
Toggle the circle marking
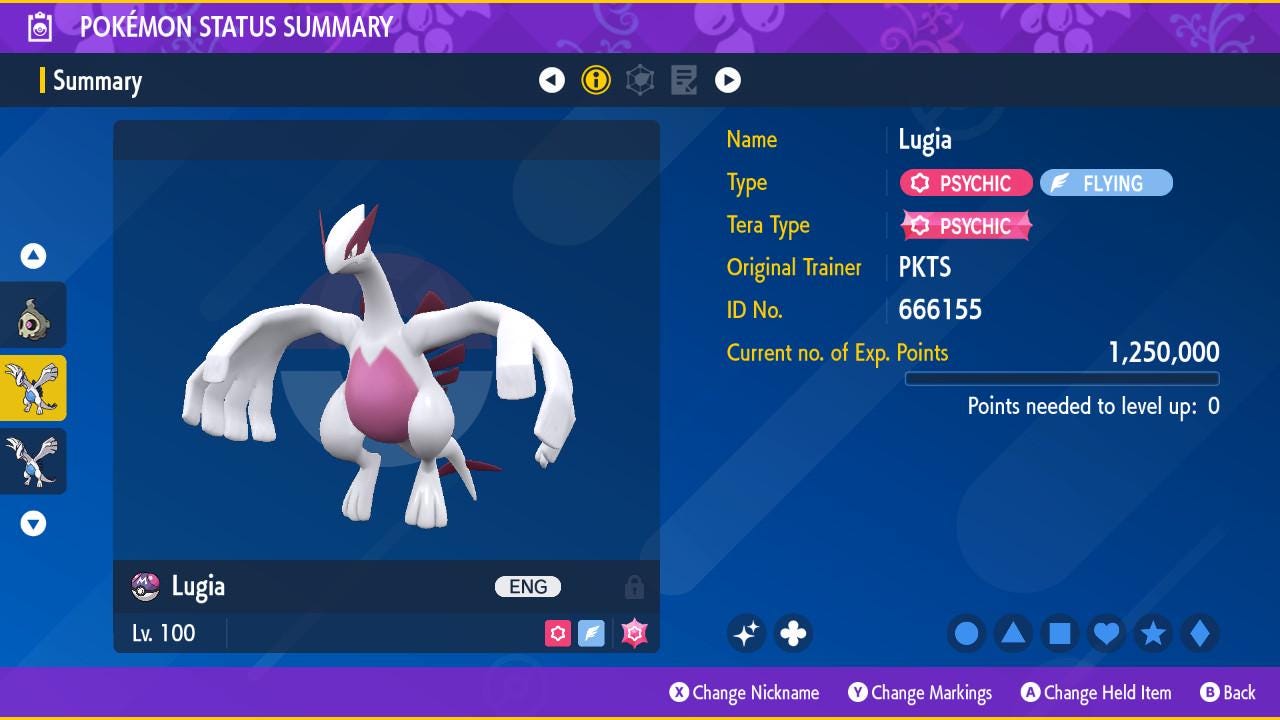pyautogui.click(x=967, y=633)
